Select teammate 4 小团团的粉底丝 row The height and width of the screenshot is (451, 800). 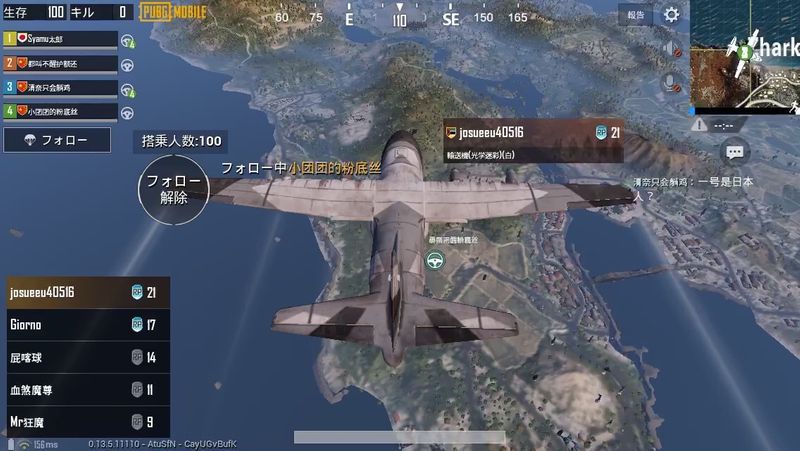pos(60,111)
